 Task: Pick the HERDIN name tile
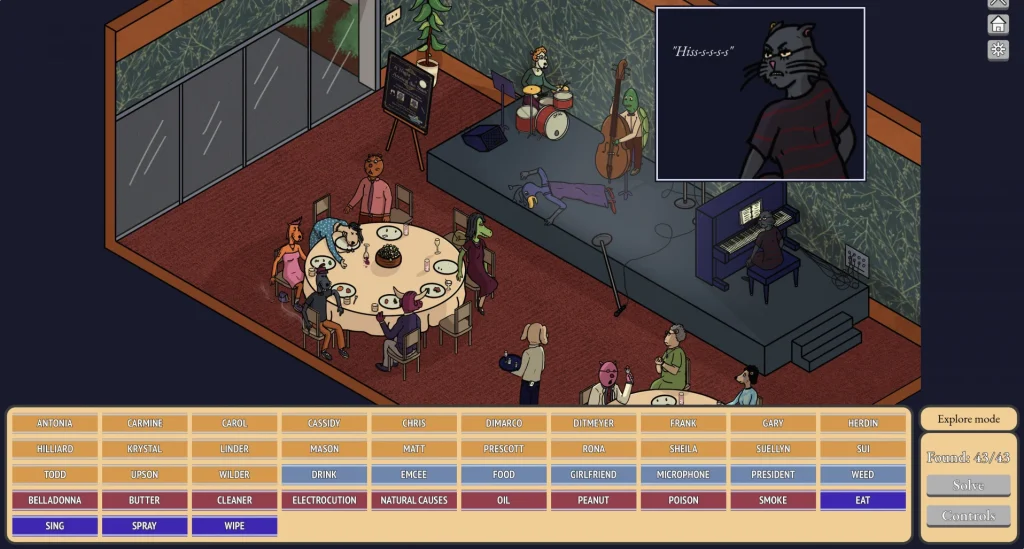(x=862, y=423)
